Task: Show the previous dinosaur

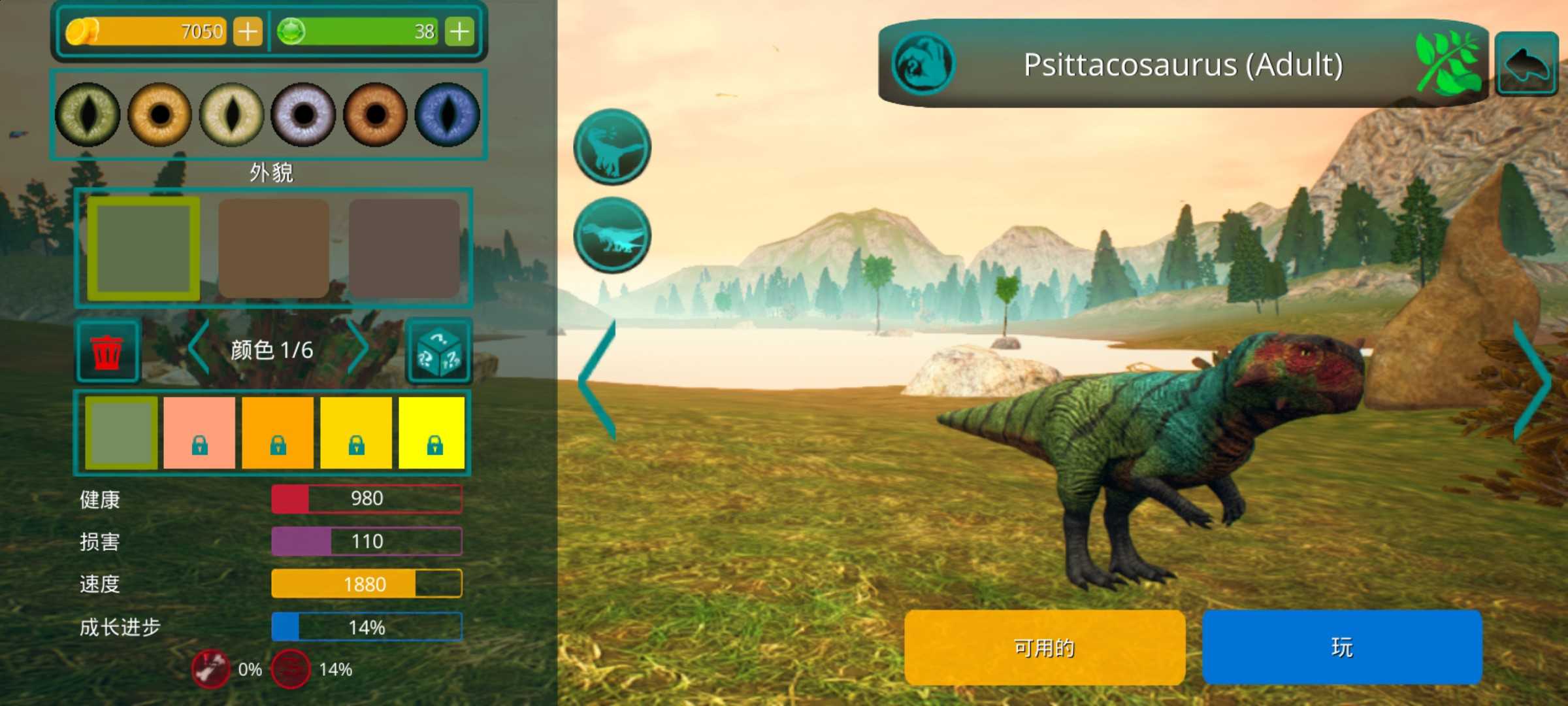Action: (x=597, y=380)
